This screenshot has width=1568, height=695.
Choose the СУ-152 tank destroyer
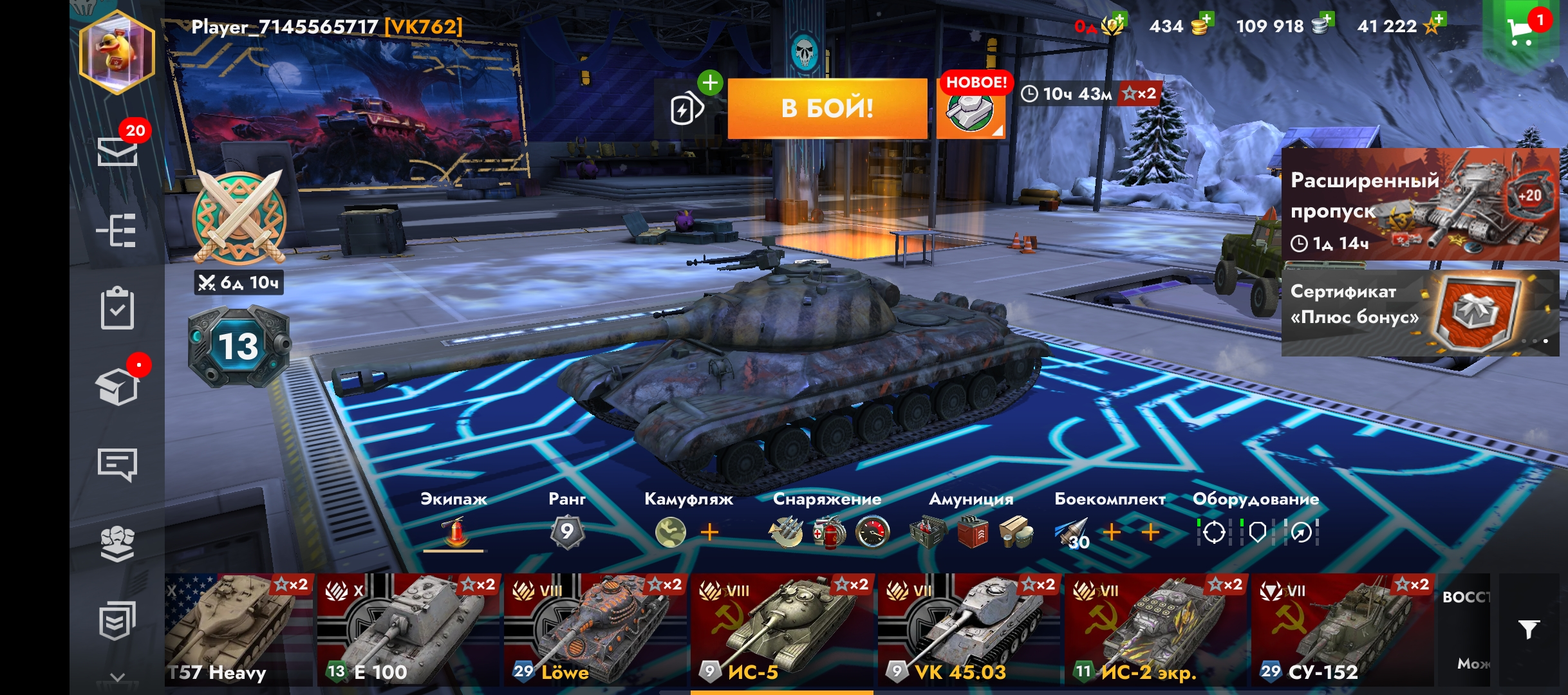[1341, 629]
